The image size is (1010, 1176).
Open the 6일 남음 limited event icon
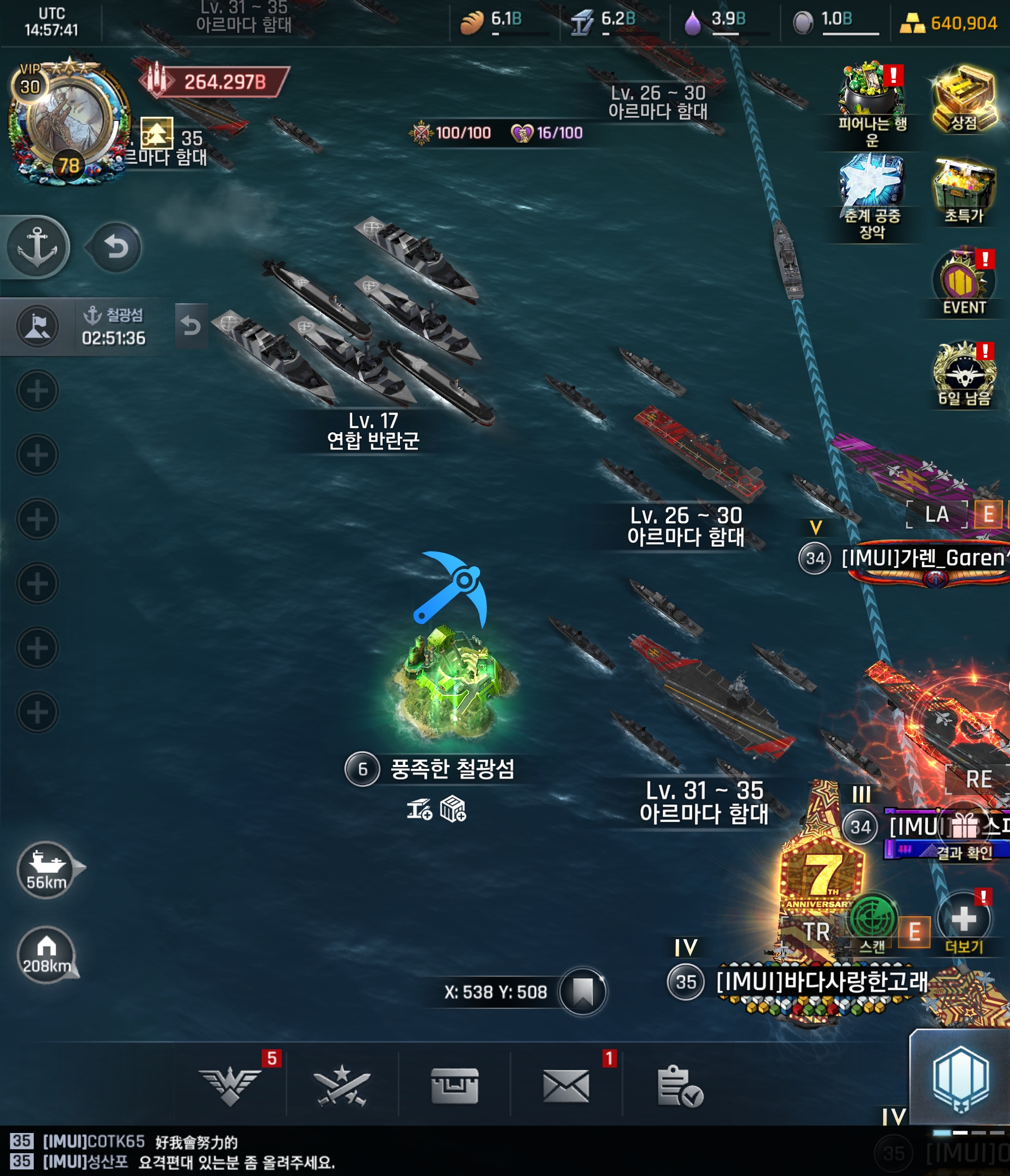964,372
